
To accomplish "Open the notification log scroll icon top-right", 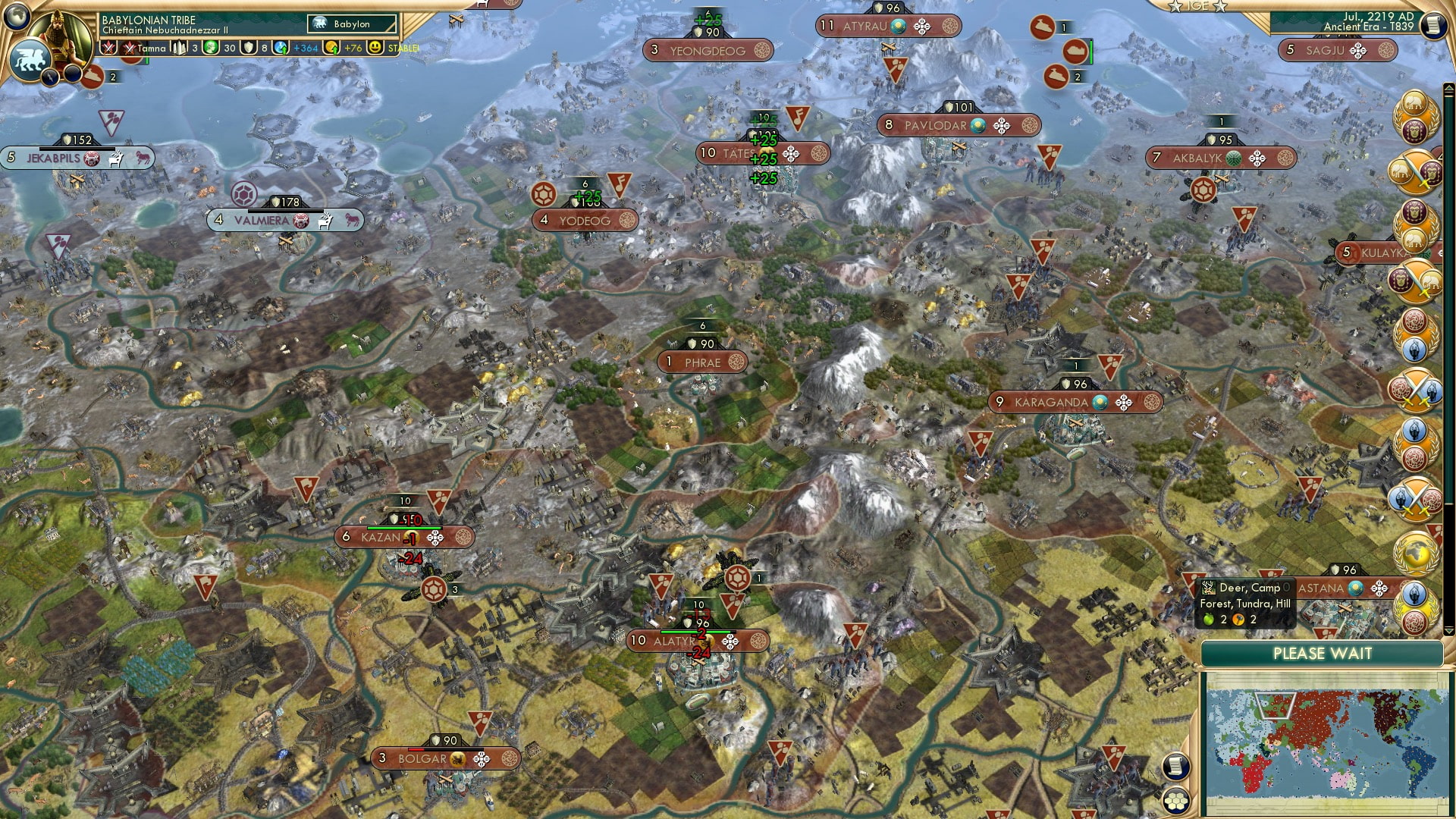I will coord(1433,25).
